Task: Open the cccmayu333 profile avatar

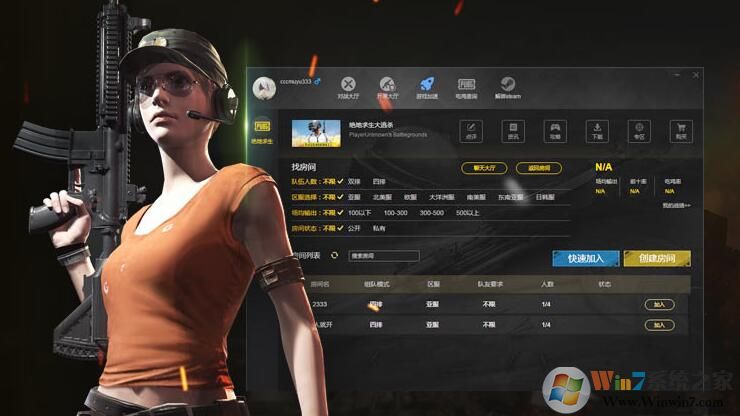Action: click(x=264, y=88)
